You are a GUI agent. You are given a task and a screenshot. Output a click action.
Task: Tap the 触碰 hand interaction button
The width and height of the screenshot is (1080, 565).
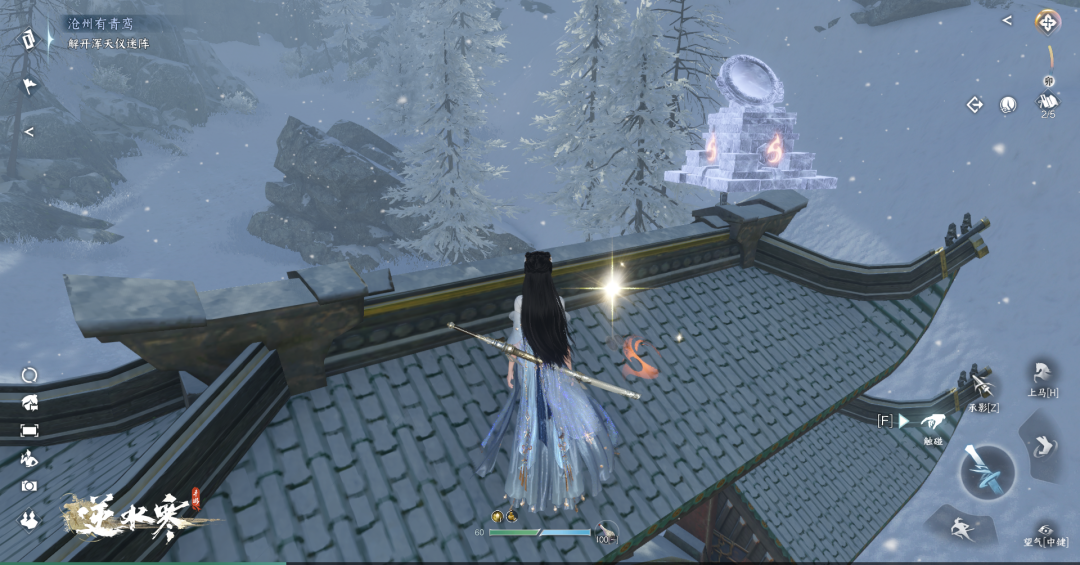click(x=933, y=423)
